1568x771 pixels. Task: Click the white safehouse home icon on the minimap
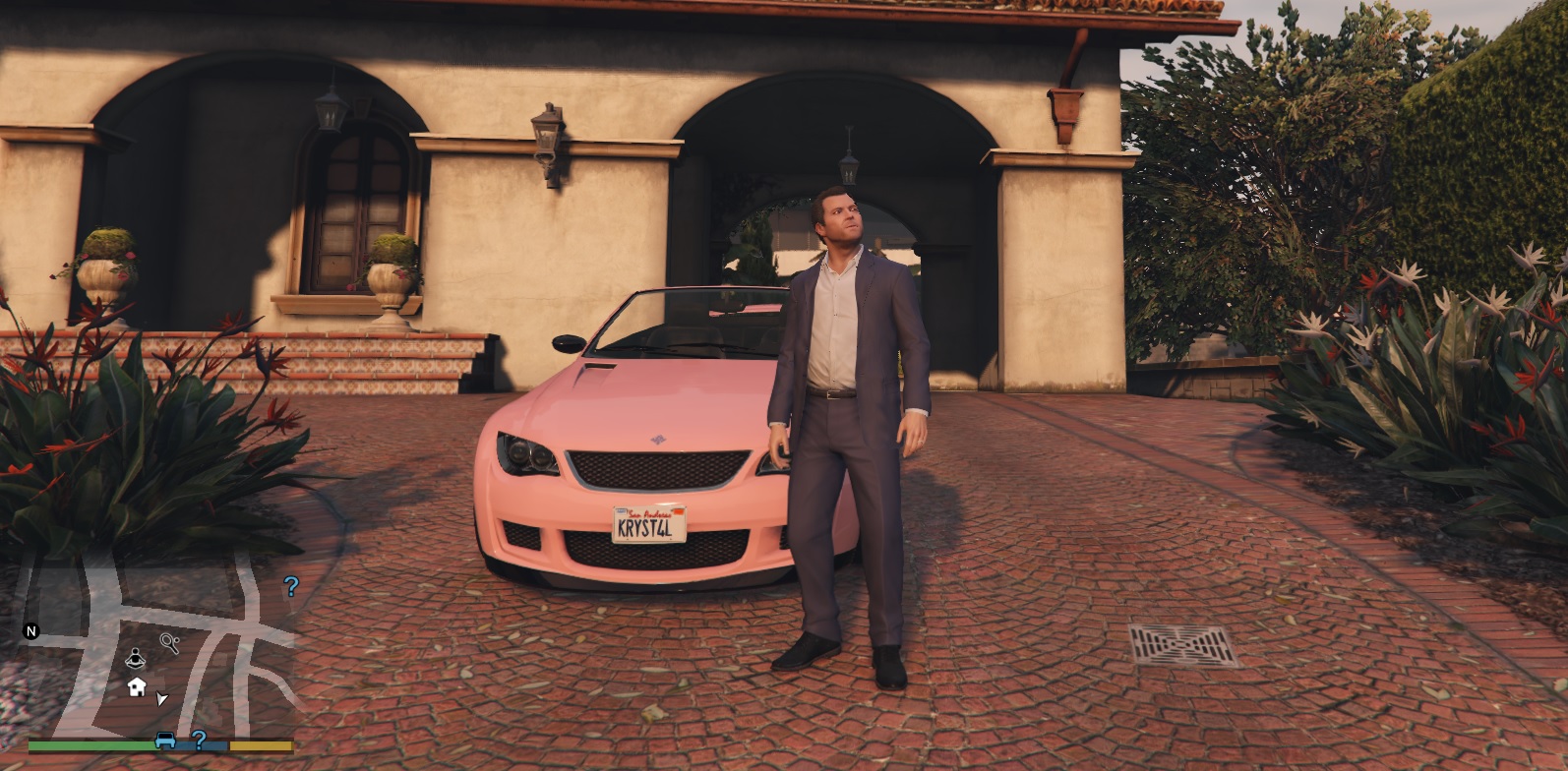137,687
